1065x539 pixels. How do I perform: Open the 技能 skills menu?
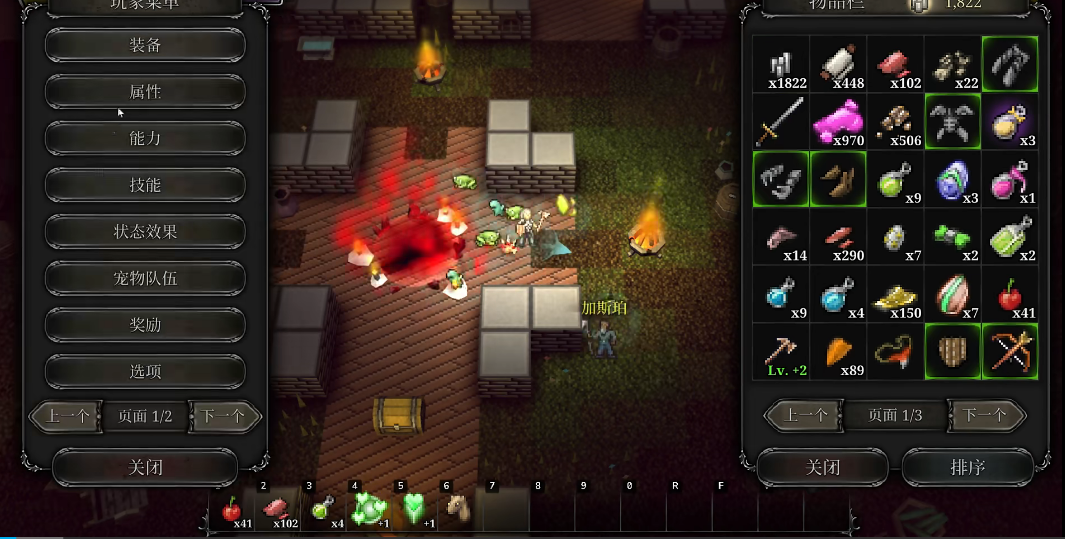pos(145,185)
